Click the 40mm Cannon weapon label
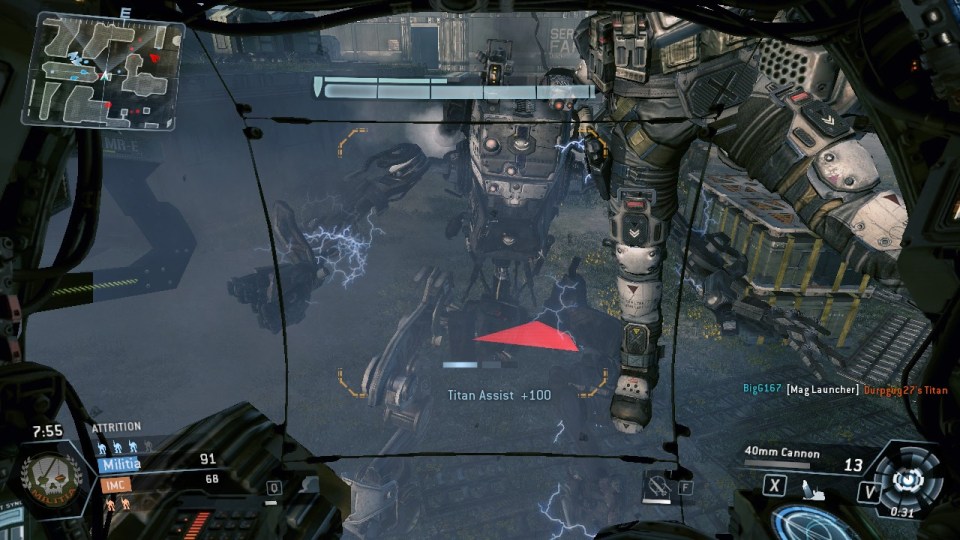The height and width of the screenshot is (540, 960). [782, 453]
